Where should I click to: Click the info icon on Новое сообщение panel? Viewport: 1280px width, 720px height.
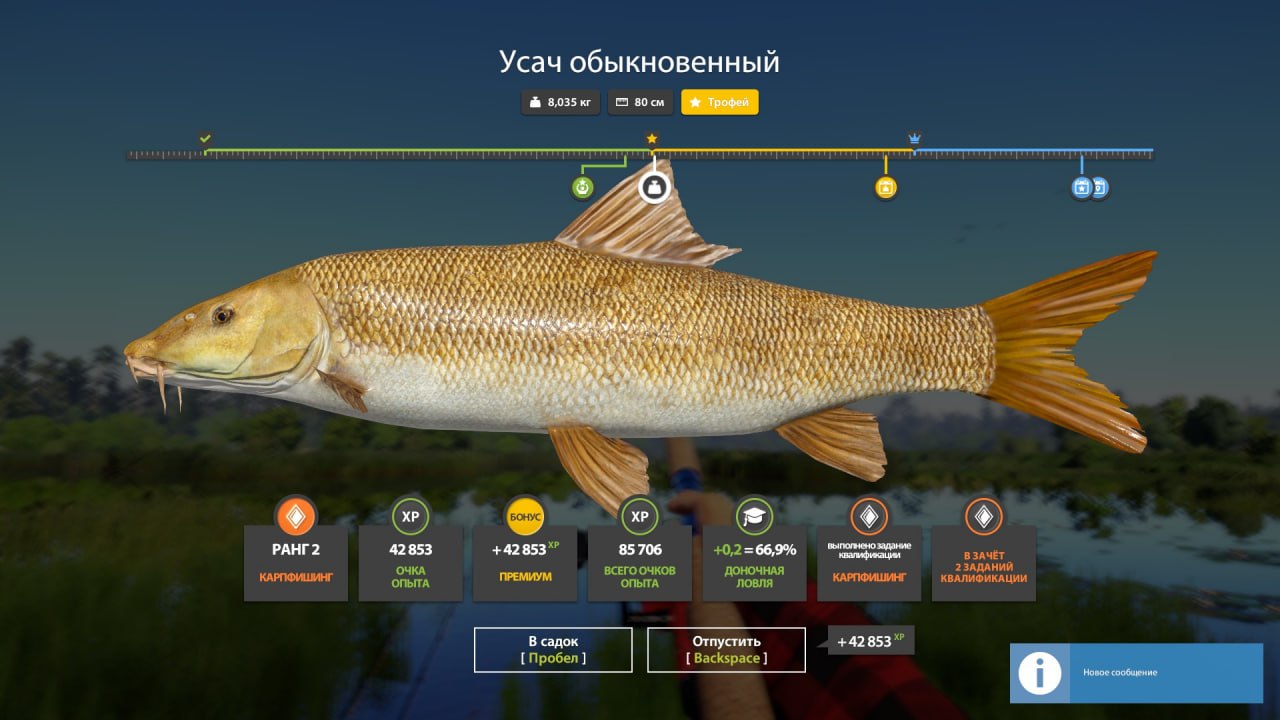click(x=1040, y=673)
